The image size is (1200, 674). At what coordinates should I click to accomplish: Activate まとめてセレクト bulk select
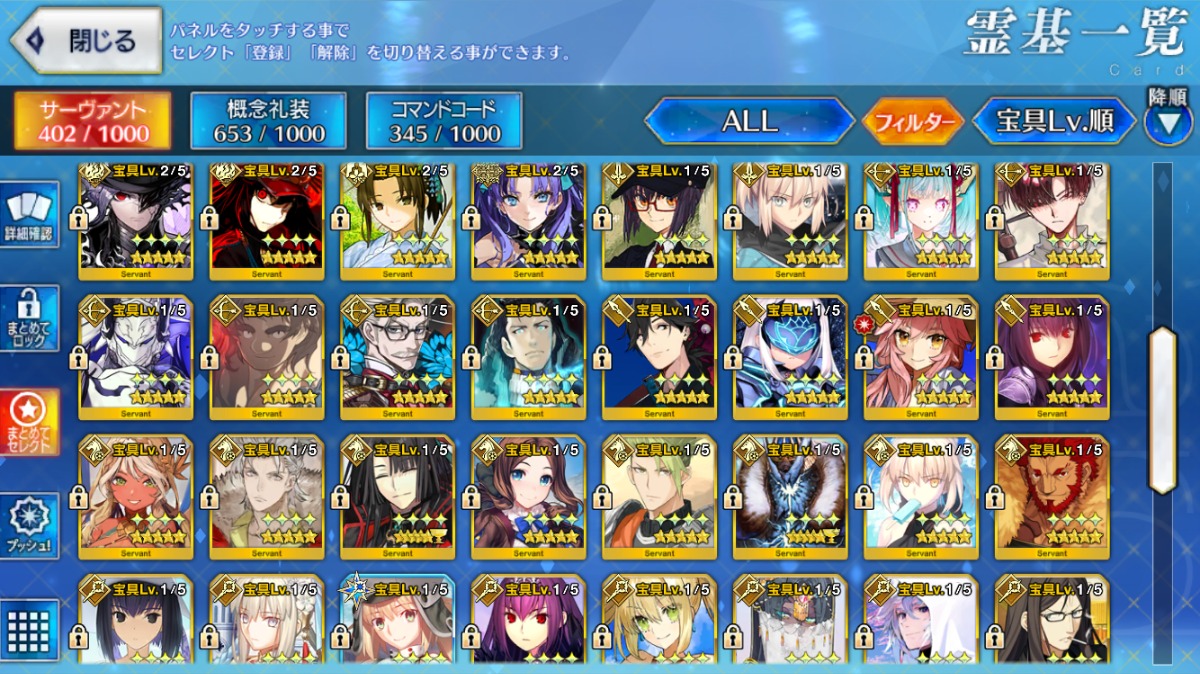[30, 421]
